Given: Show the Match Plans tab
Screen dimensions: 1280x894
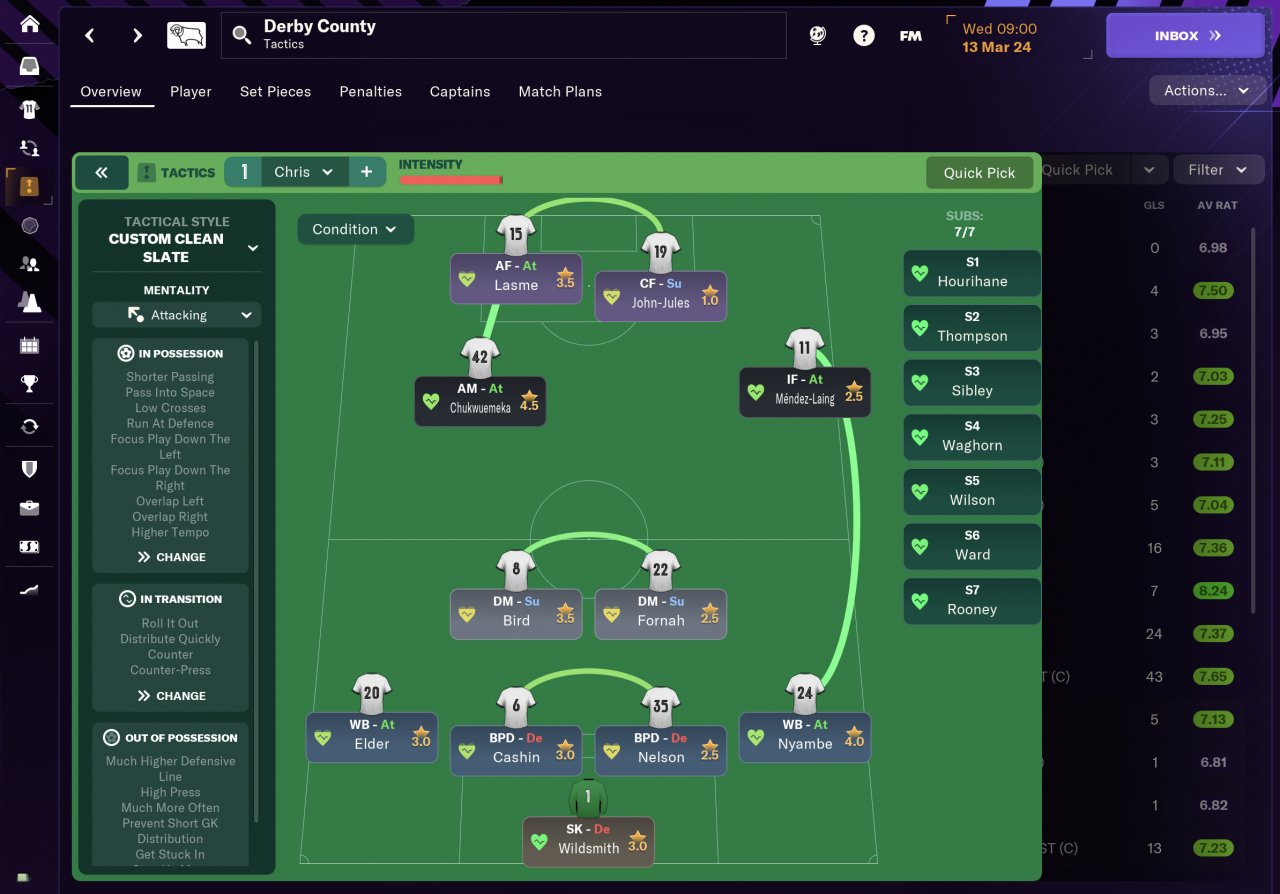Looking at the screenshot, I should click(x=560, y=91).
